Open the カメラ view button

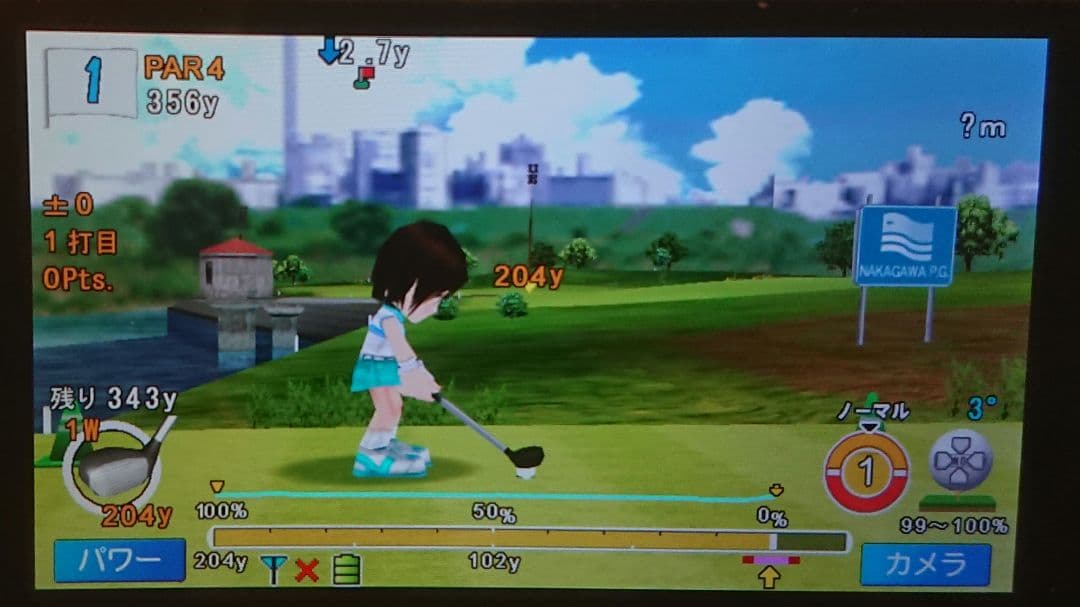click(x=925, y=565)
